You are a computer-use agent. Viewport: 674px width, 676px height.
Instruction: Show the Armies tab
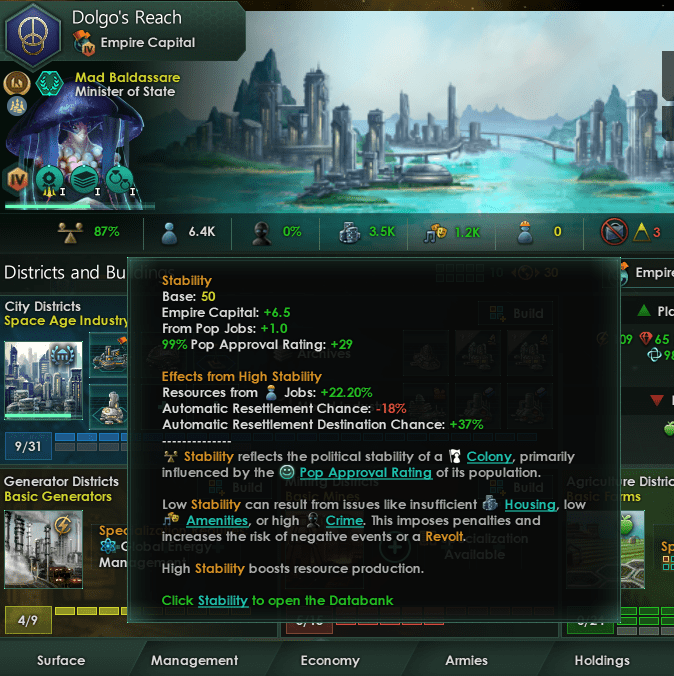(x=466, y=660)
